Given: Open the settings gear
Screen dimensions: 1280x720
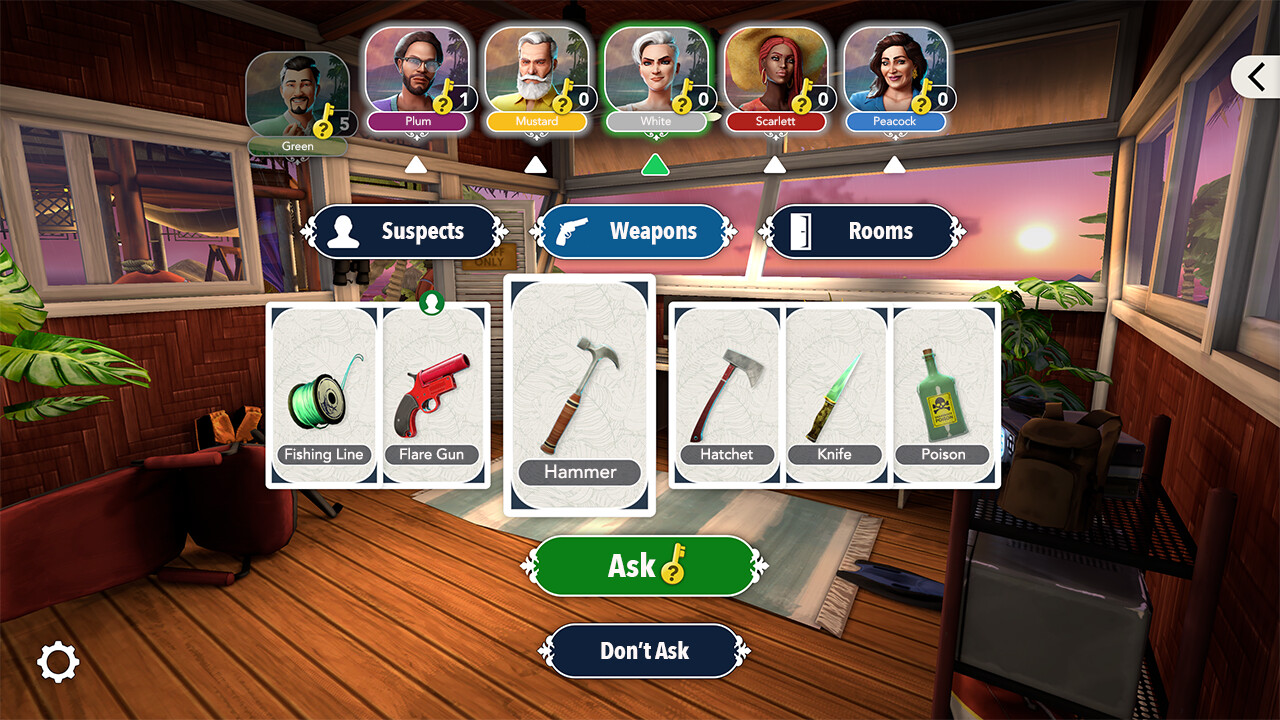Looking at the screenshot, I should [x=58, y=662].
